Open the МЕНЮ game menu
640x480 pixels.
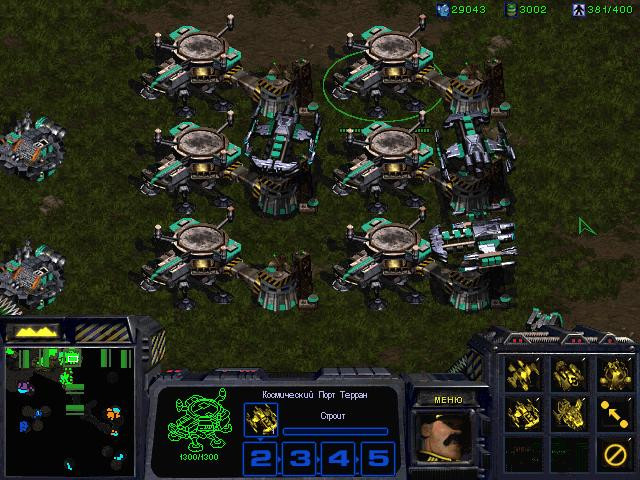coord(448,399)
